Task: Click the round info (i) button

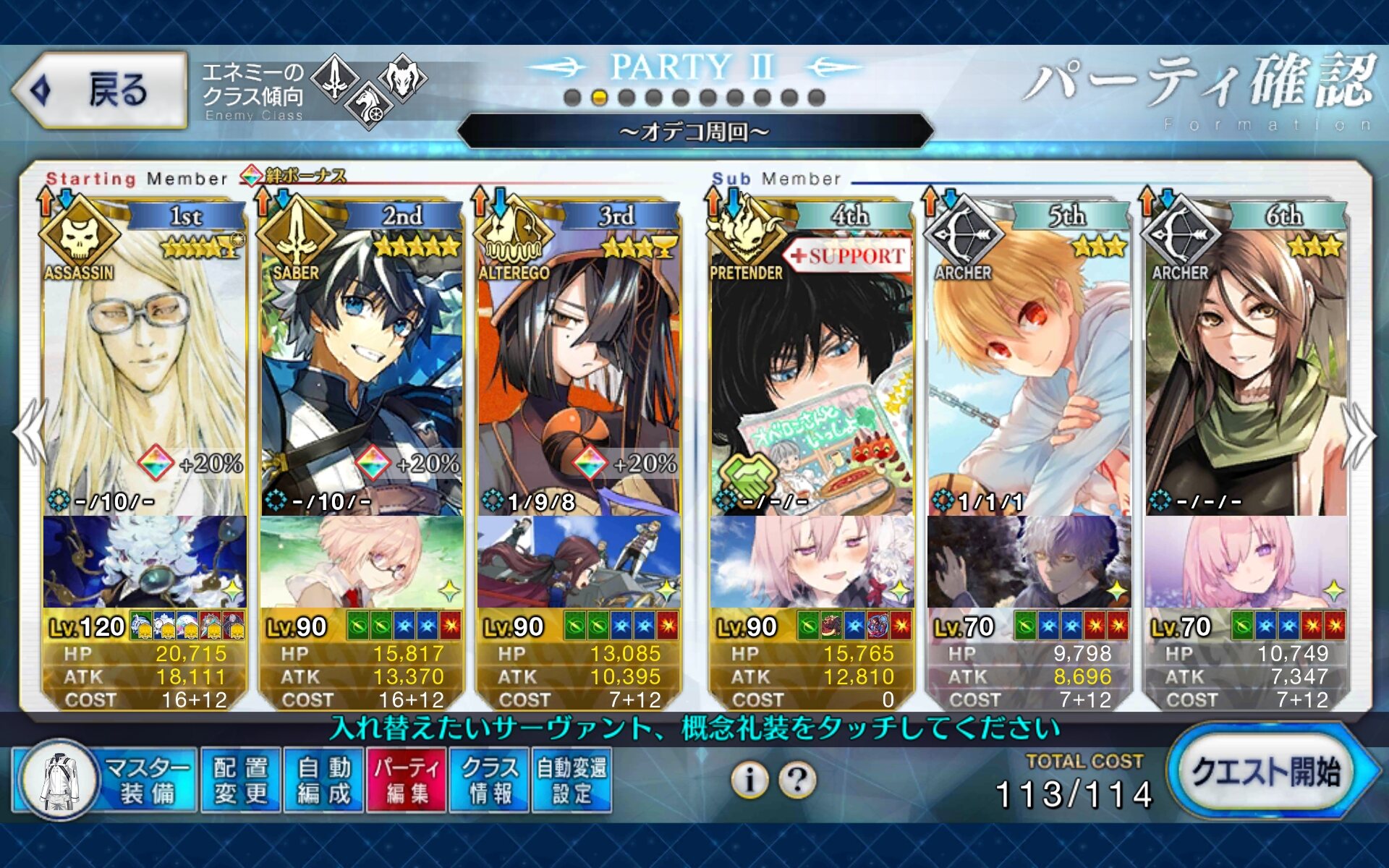Action: coord(749,780)
